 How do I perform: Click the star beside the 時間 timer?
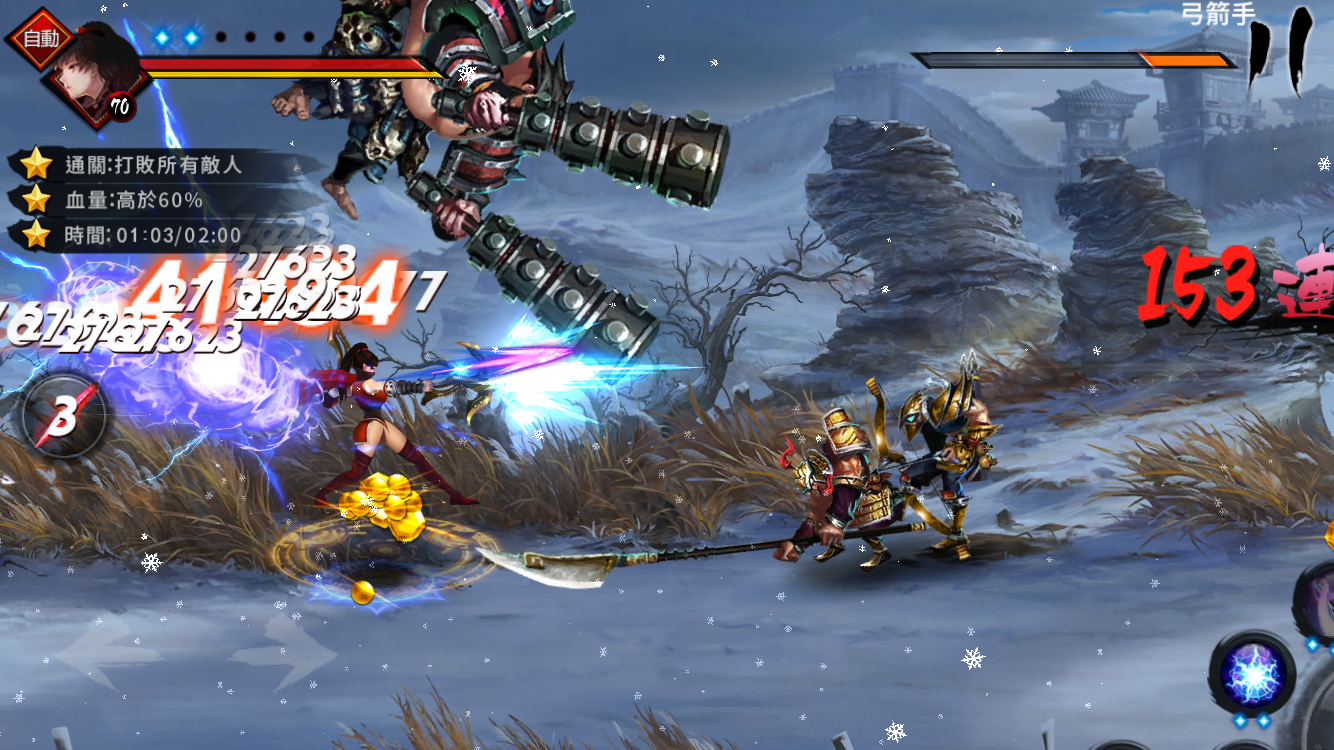pyautogui.click(x=34, y=234)
